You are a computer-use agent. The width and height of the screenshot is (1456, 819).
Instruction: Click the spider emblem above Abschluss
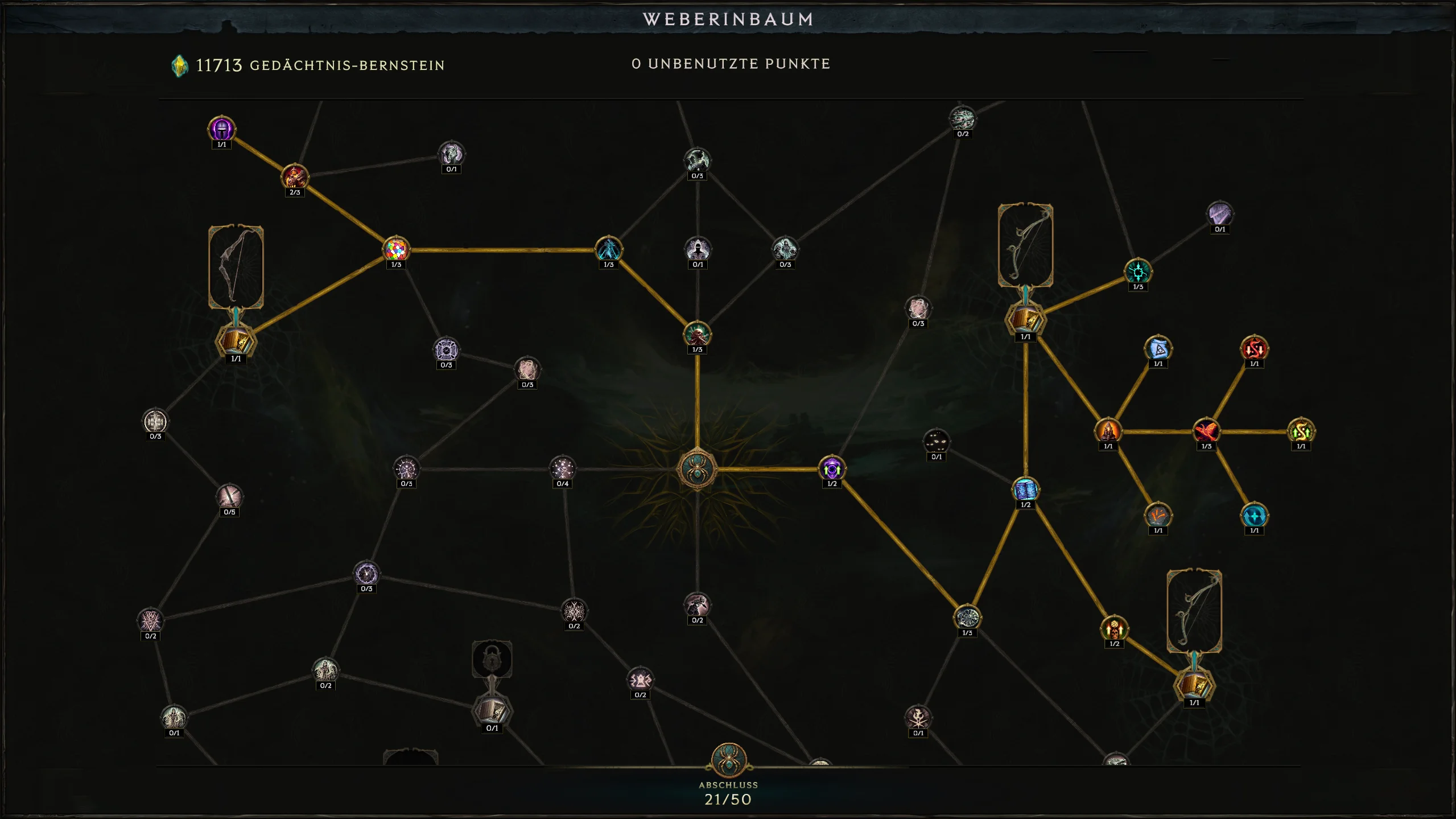728,760
